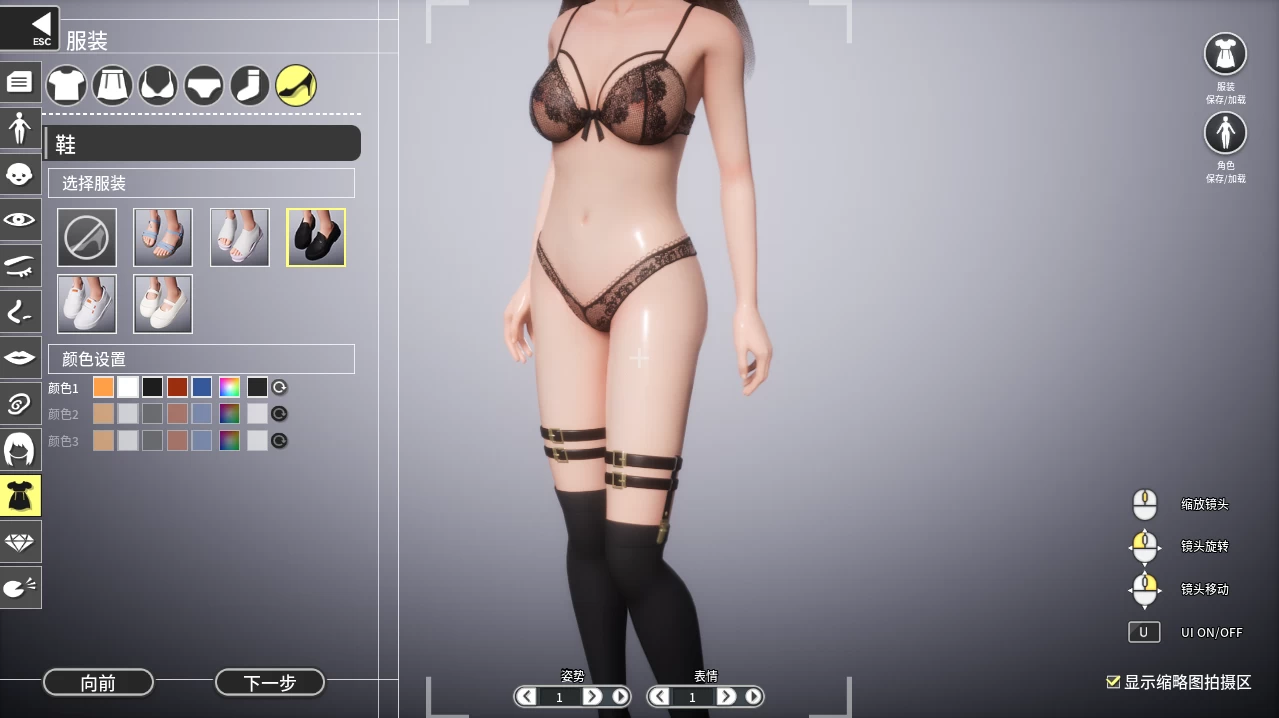This screenshot has width=1279, height=718.
Task: Select the bra clothing tab
Action: coord(158,86)
